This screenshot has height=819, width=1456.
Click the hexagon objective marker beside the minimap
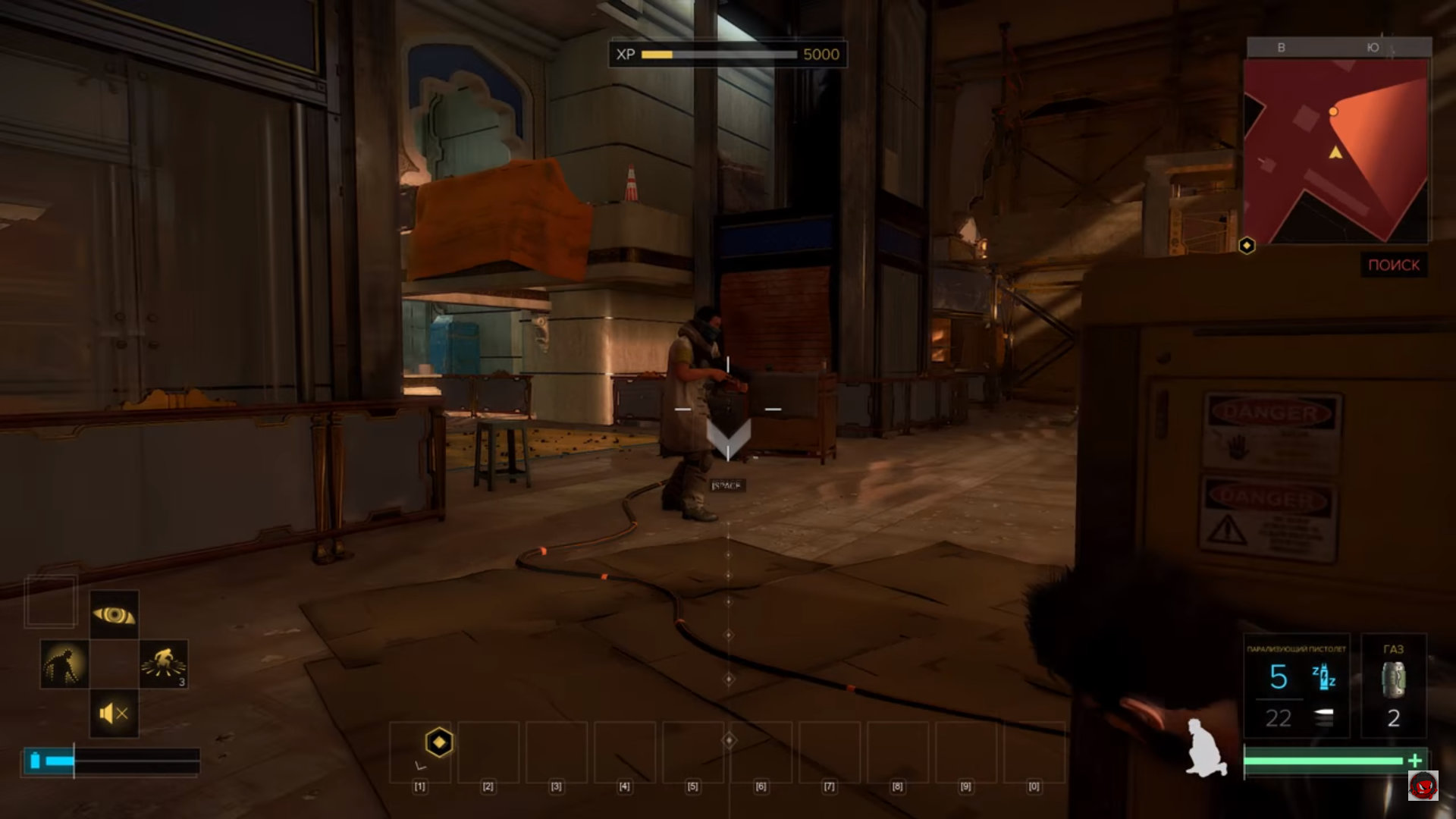click(x=1247, y=246)
